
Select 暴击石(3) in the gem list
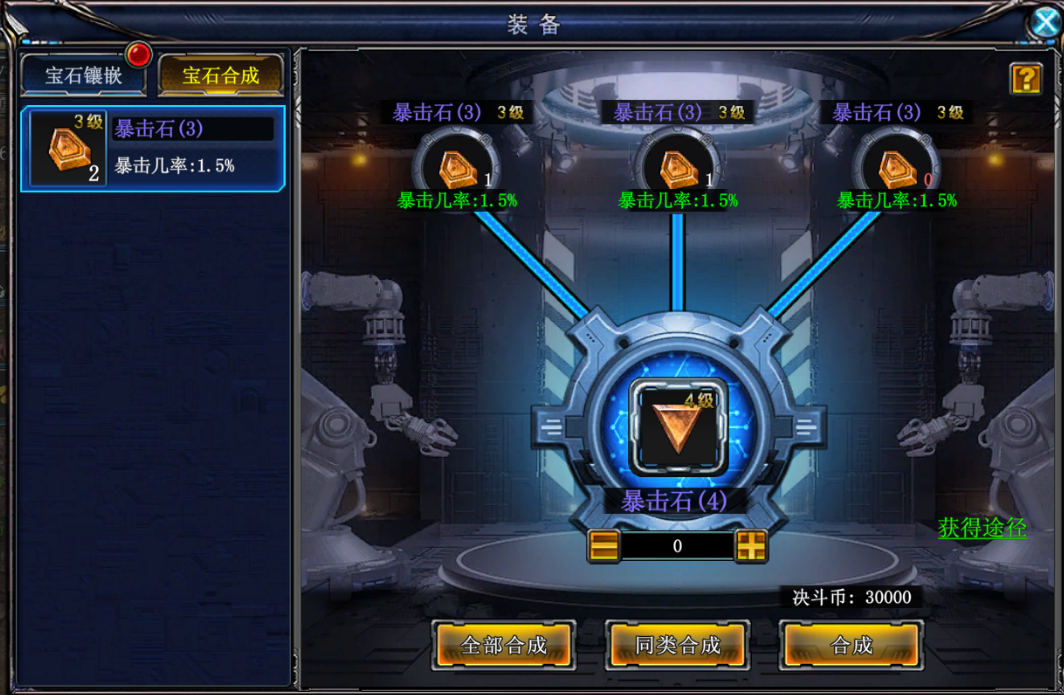click(x=153, y=148)
